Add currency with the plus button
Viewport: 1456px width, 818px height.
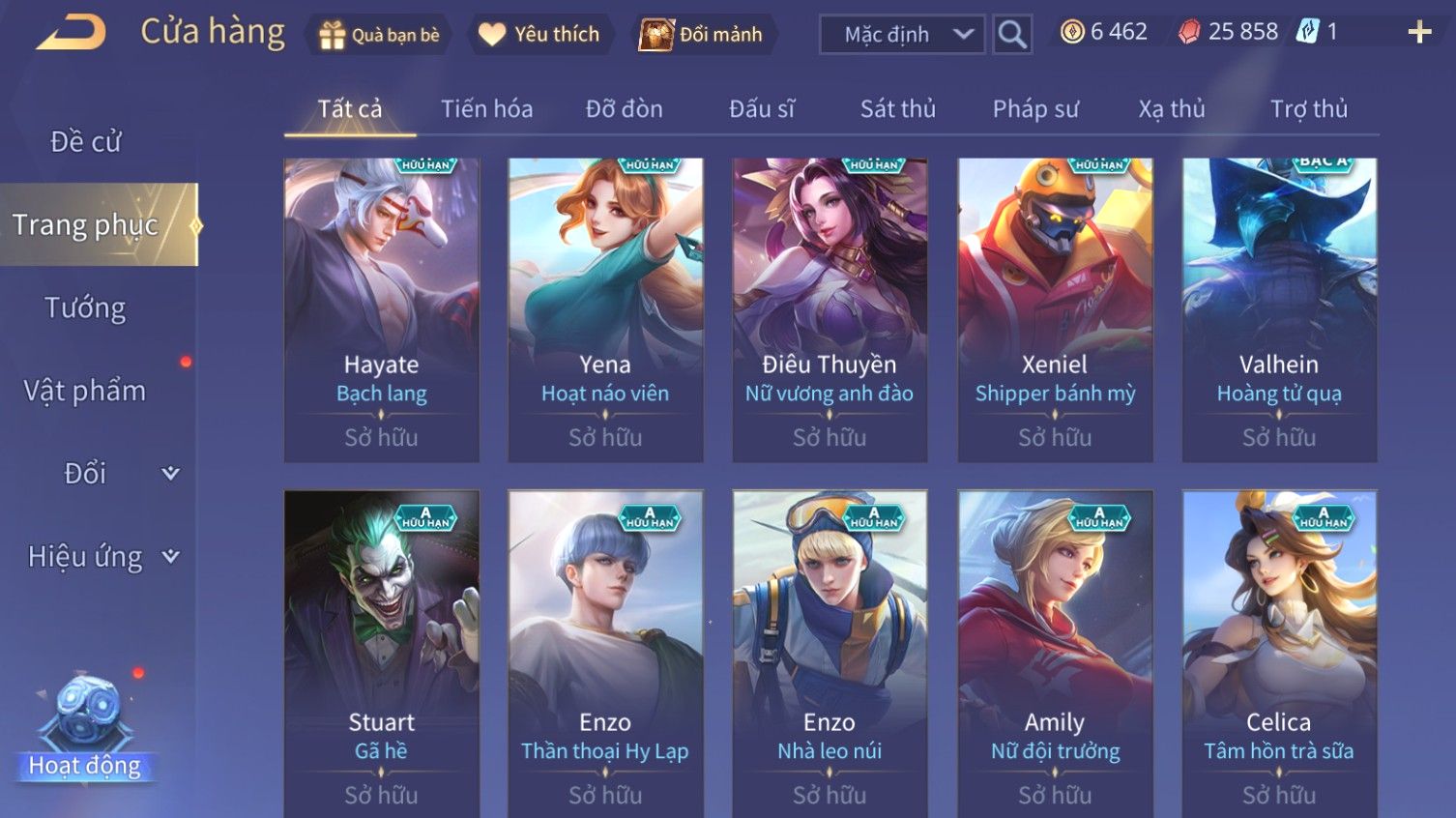1418,33
